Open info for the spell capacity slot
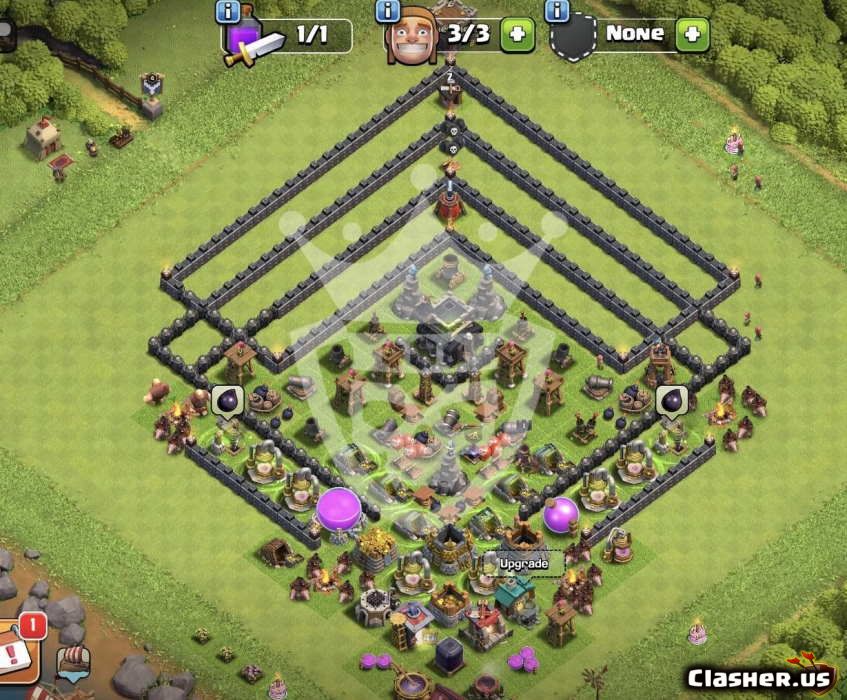847x700 pixels. pos(228,12)
